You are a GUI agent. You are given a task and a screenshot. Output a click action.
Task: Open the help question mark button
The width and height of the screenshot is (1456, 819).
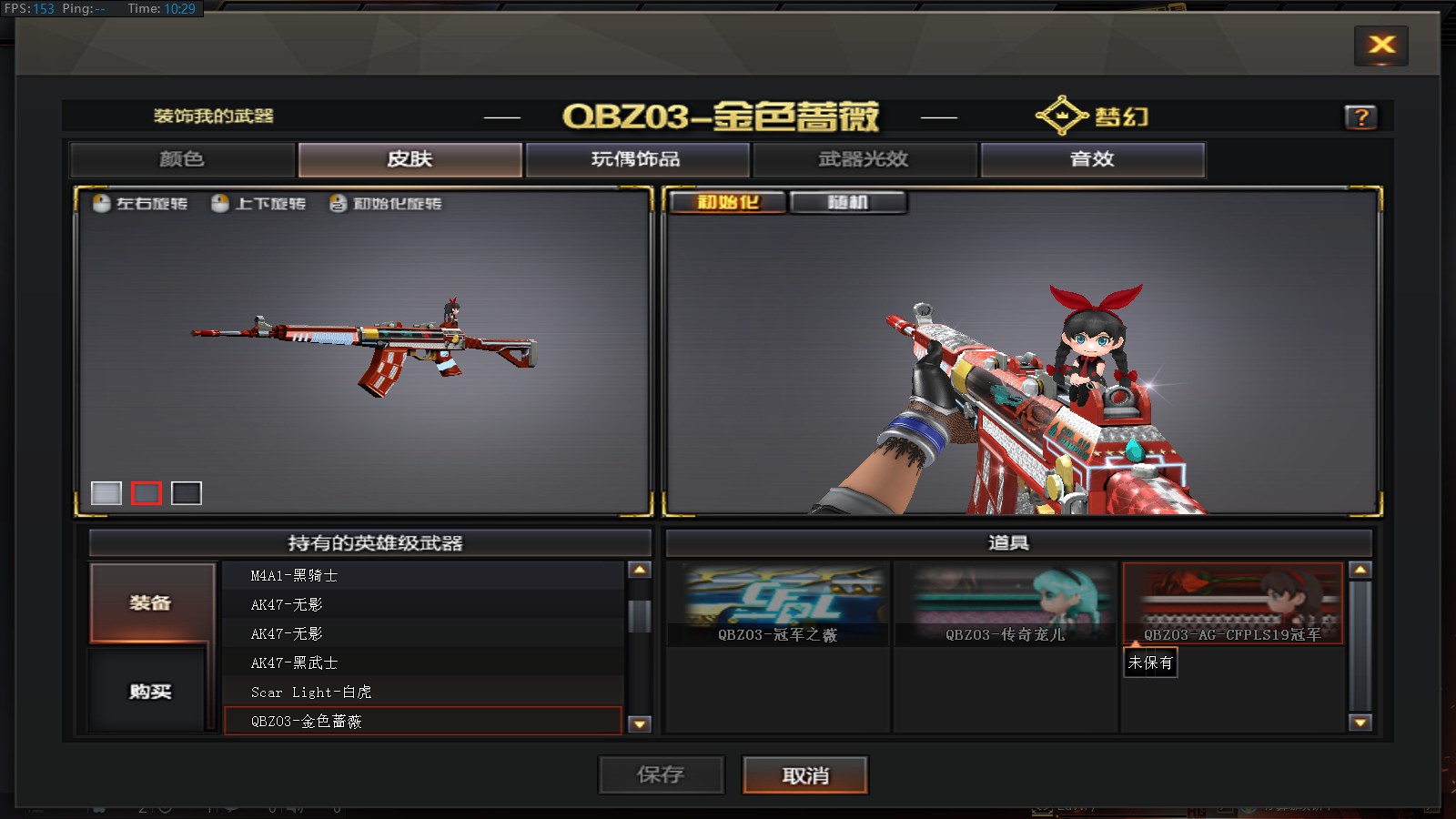[1360, 117]
